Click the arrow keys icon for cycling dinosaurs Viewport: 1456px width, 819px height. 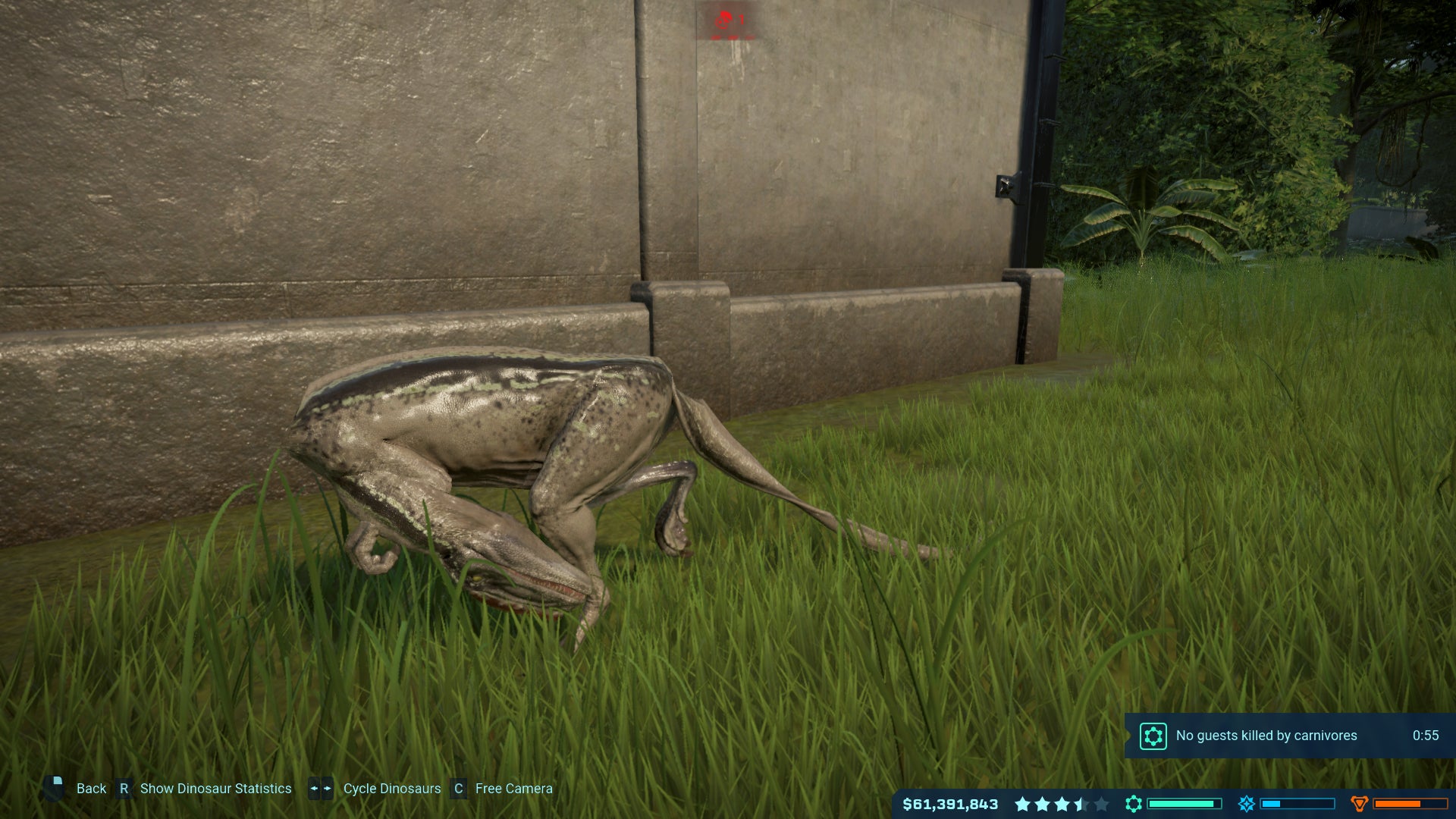319,788
